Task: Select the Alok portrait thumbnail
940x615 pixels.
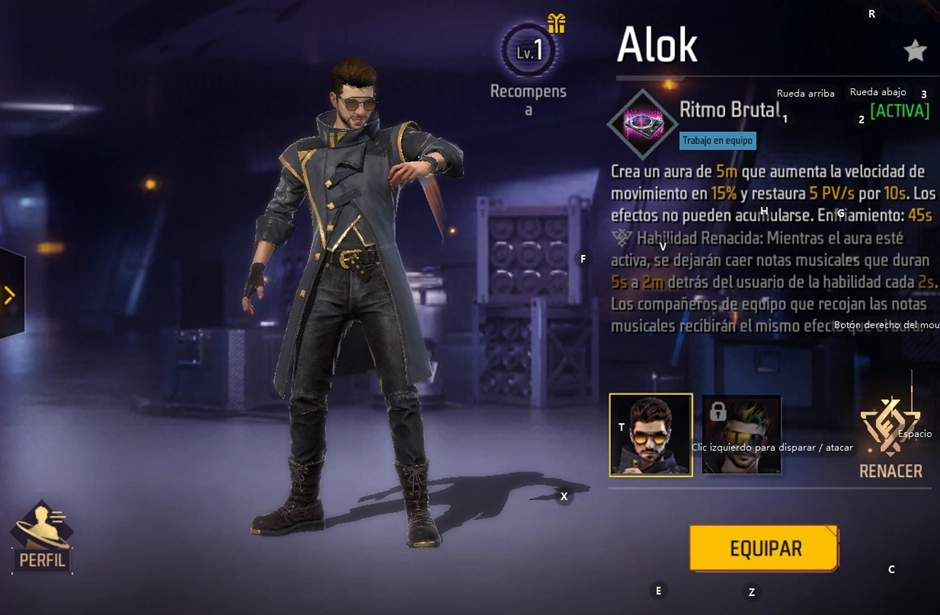Action: coord(651,434)
